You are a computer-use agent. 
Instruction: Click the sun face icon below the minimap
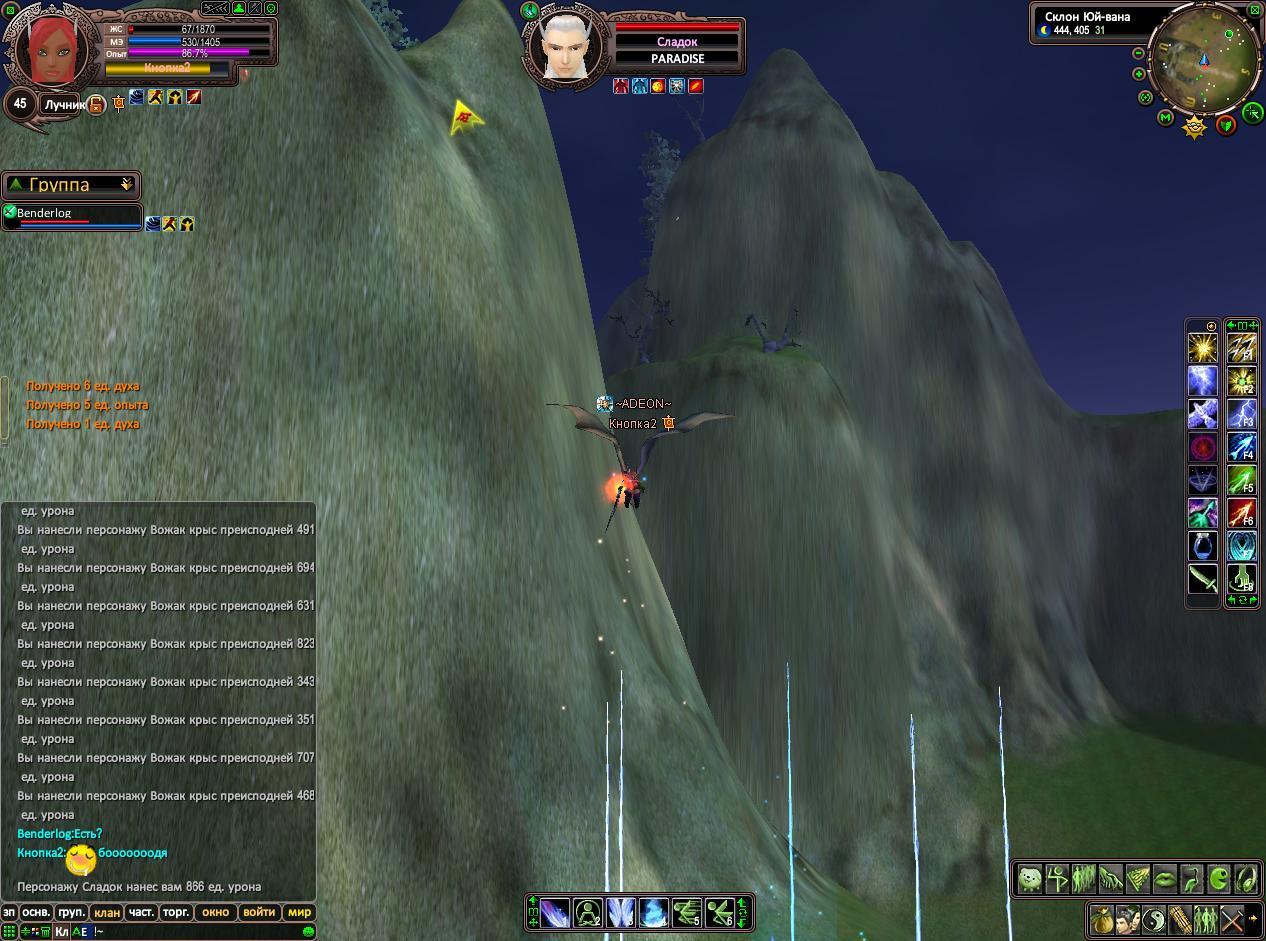(x=1194, y=127)
